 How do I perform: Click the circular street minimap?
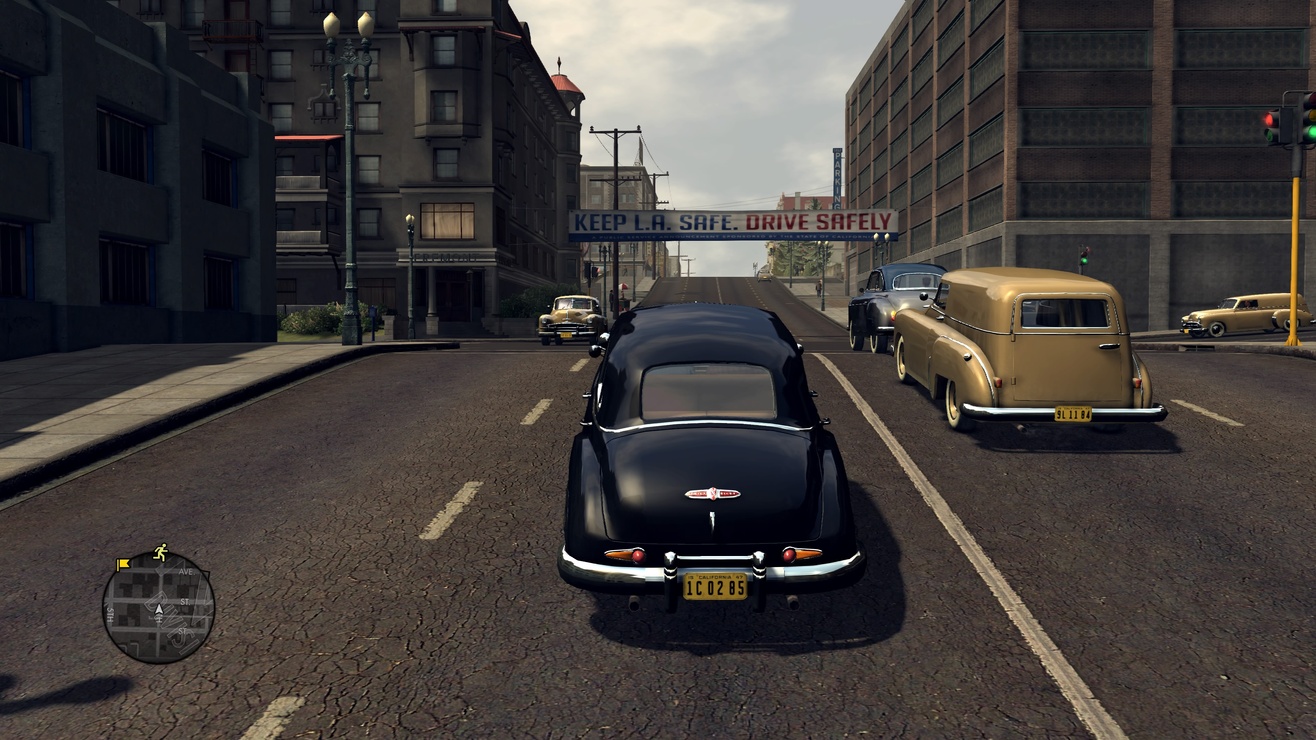pos(158,606)
